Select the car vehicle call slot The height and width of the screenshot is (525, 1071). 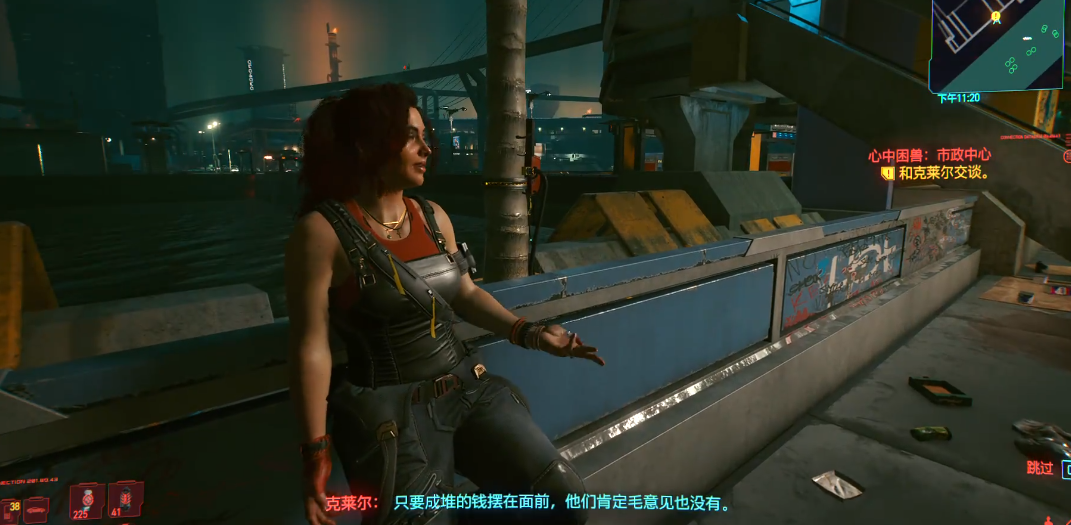pos(35,509)
